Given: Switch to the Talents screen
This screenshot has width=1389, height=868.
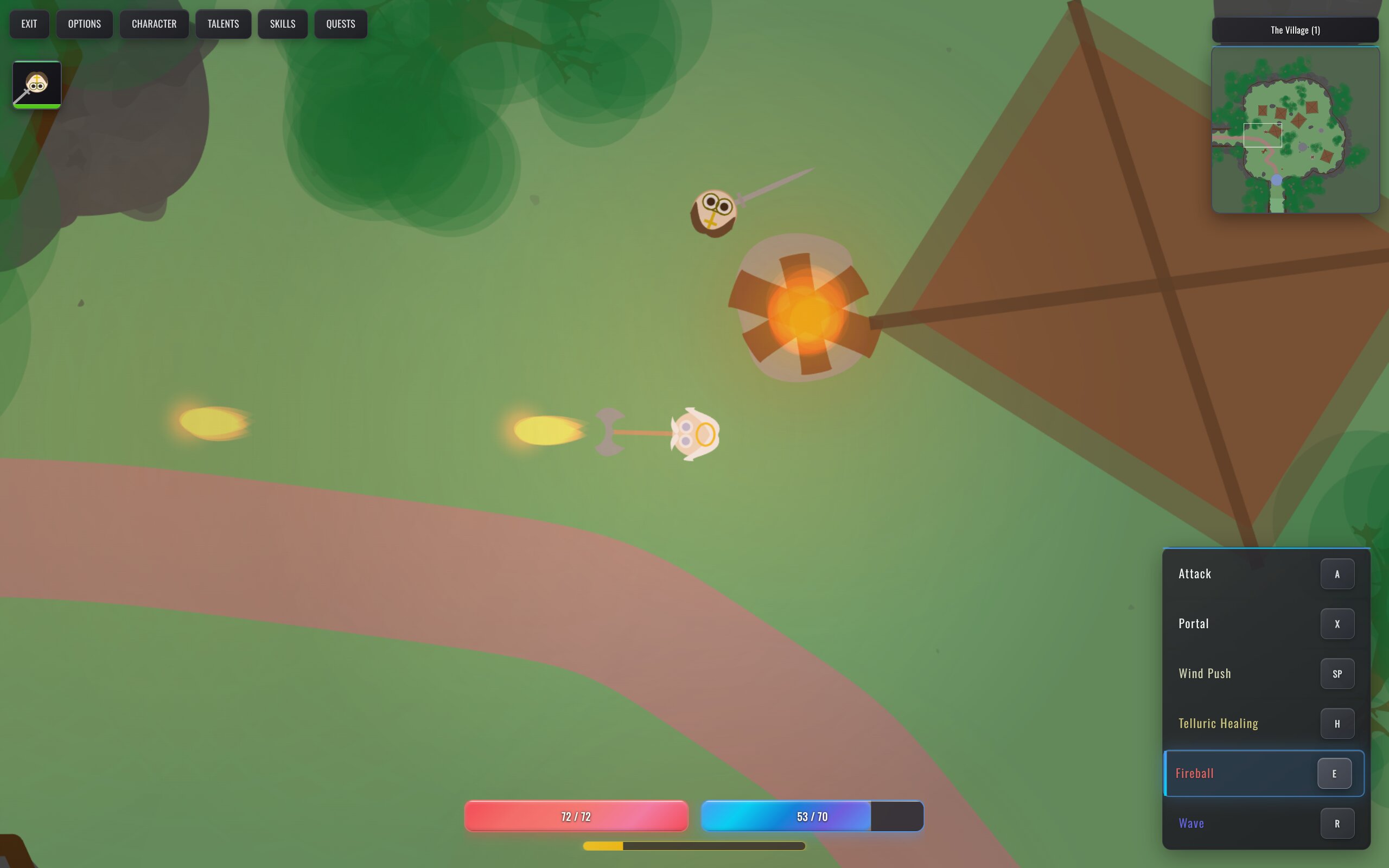Looking at the screenshot, I should coord(224,23).
